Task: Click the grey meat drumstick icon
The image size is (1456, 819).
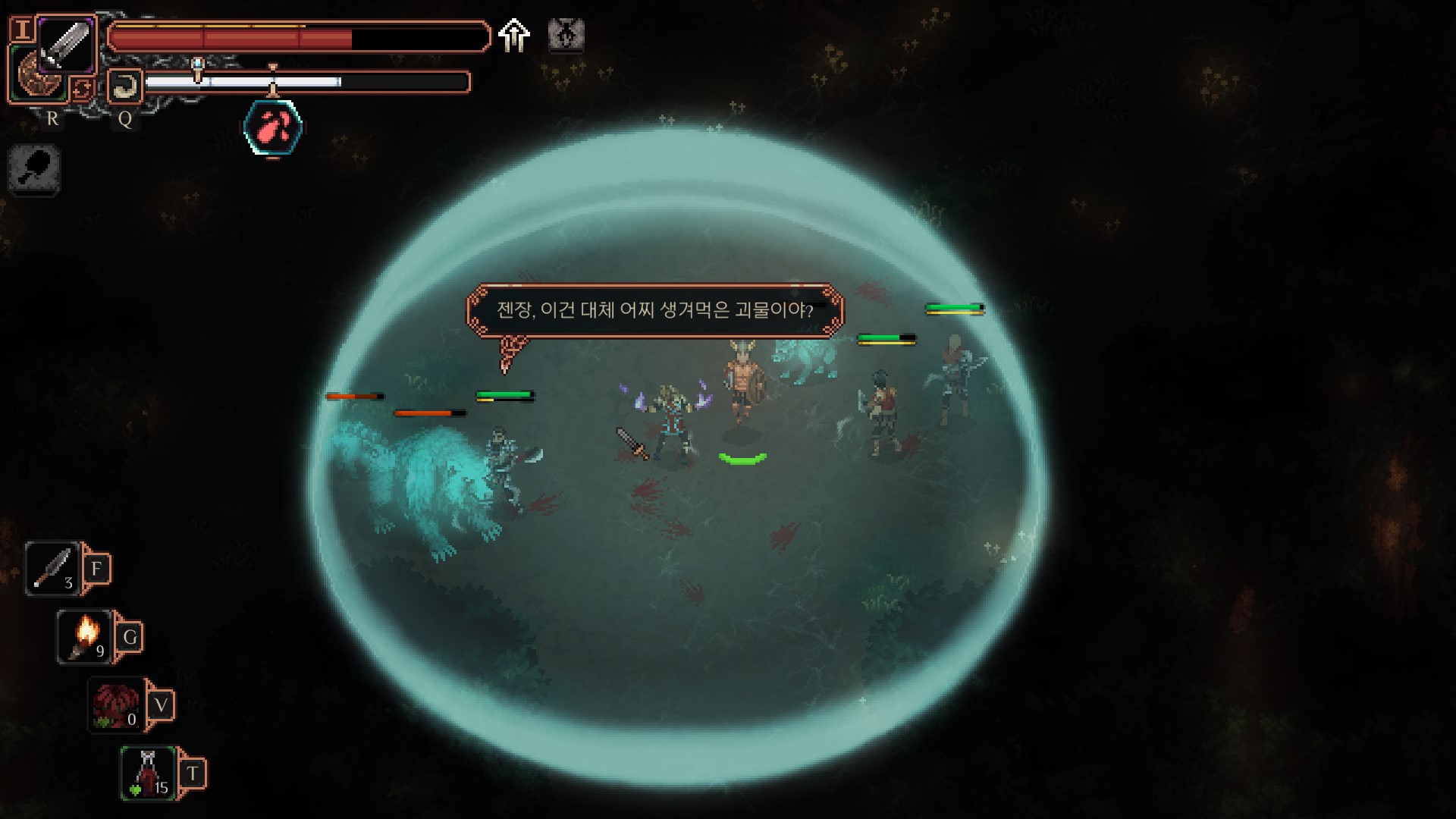Action: [x=34, y=168]
